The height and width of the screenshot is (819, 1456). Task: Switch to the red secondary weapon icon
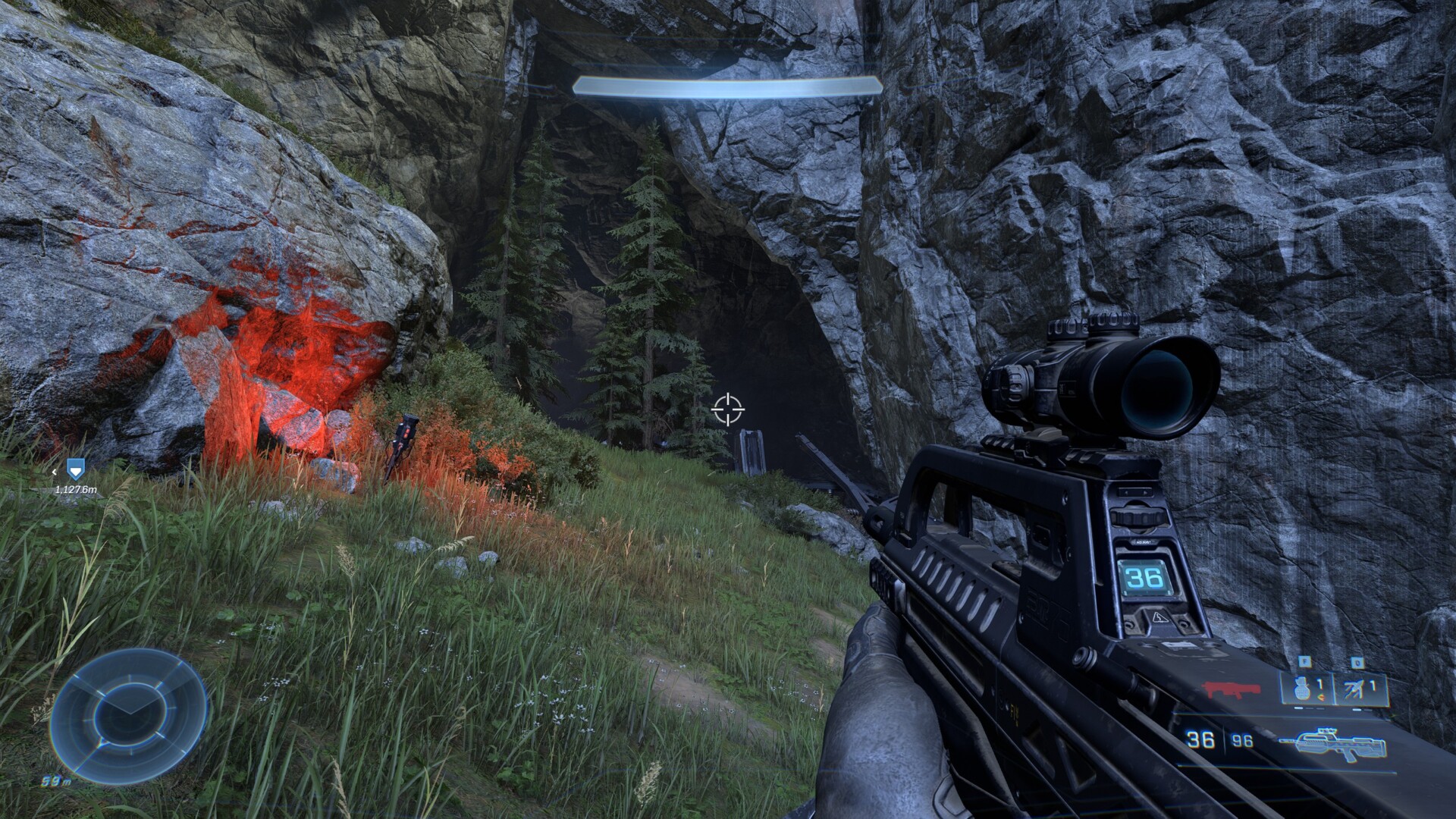coord(1232,690)
